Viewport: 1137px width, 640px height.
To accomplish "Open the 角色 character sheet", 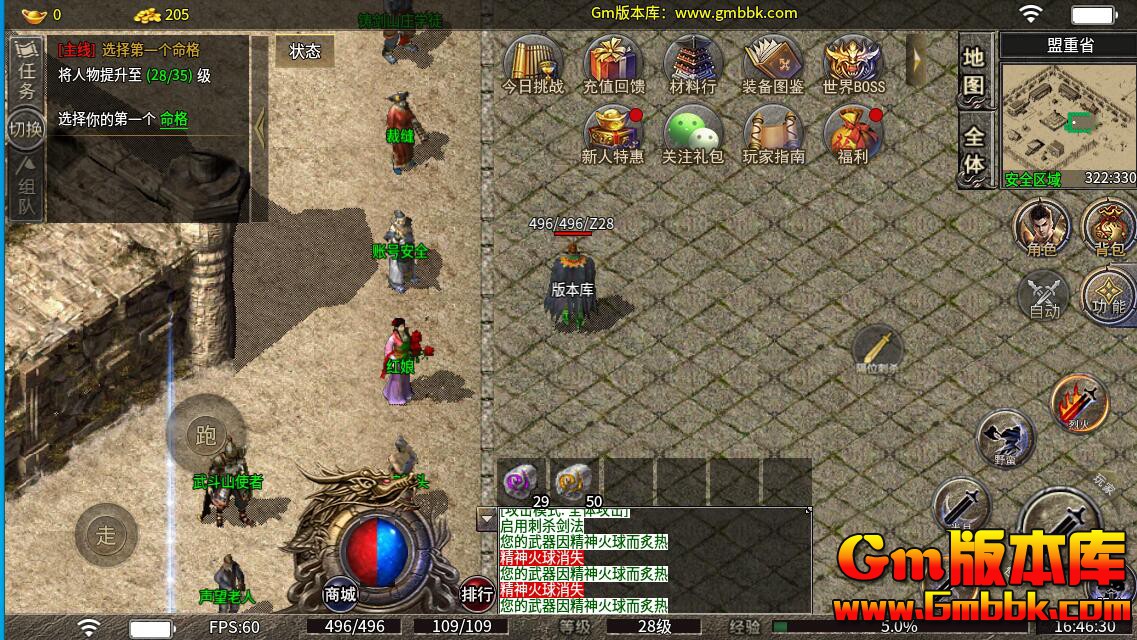I will pyautogui.click(x=1042, y=227).
